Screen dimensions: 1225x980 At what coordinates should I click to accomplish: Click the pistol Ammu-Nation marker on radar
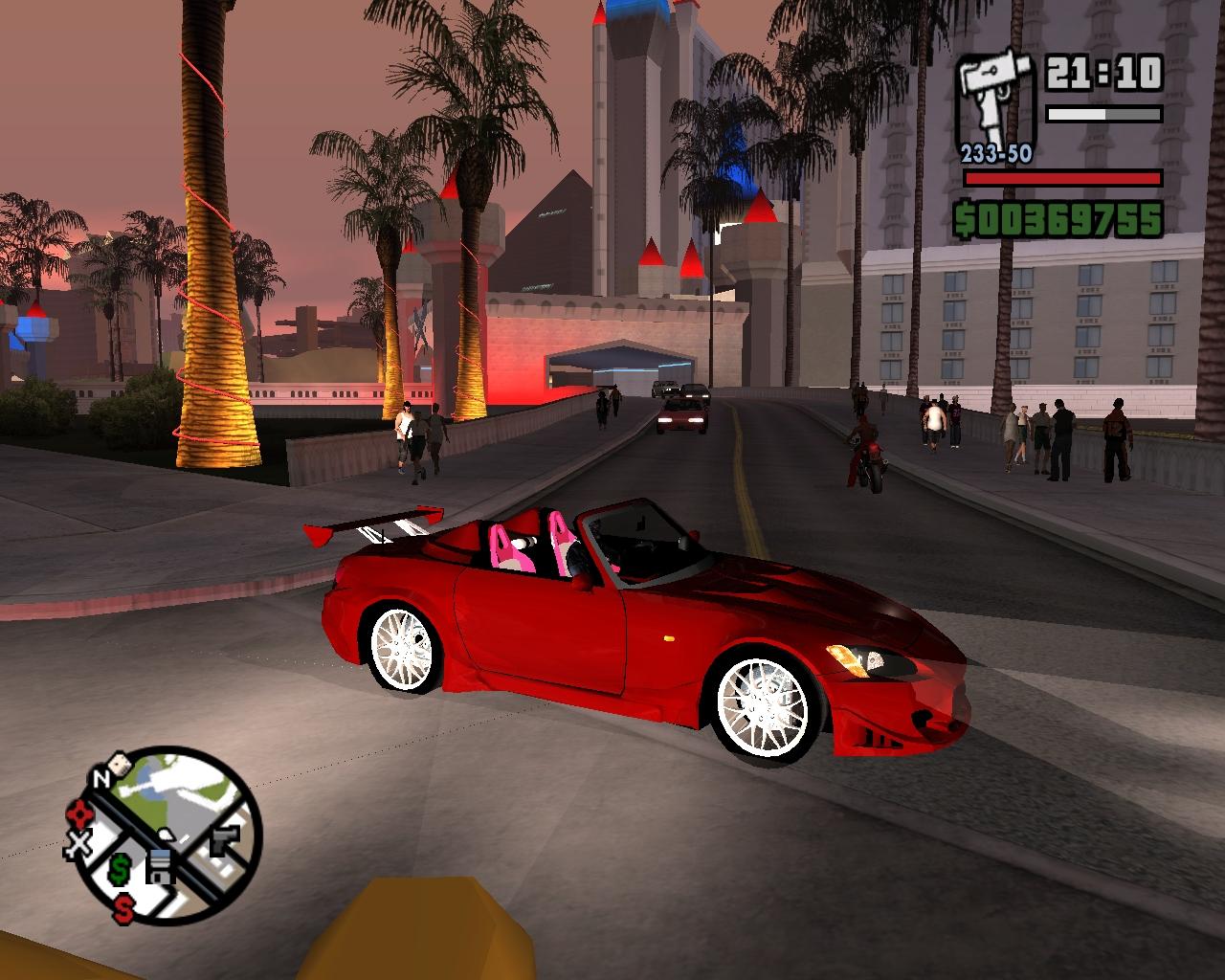pyautogui.click(x=225, y=841)
